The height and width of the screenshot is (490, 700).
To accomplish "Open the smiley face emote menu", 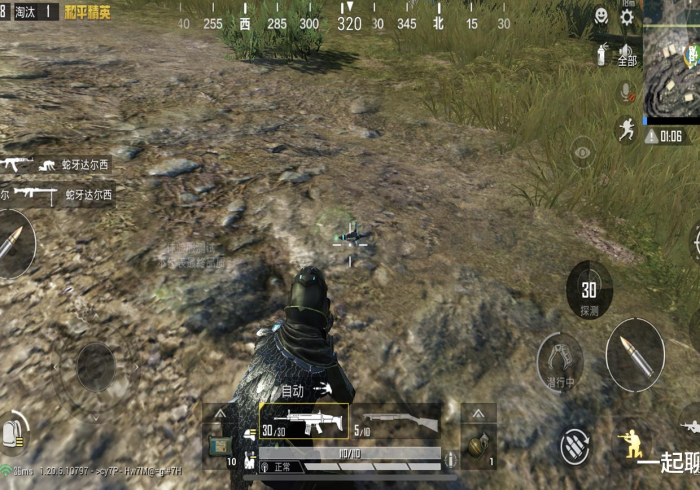I will 600,17.
